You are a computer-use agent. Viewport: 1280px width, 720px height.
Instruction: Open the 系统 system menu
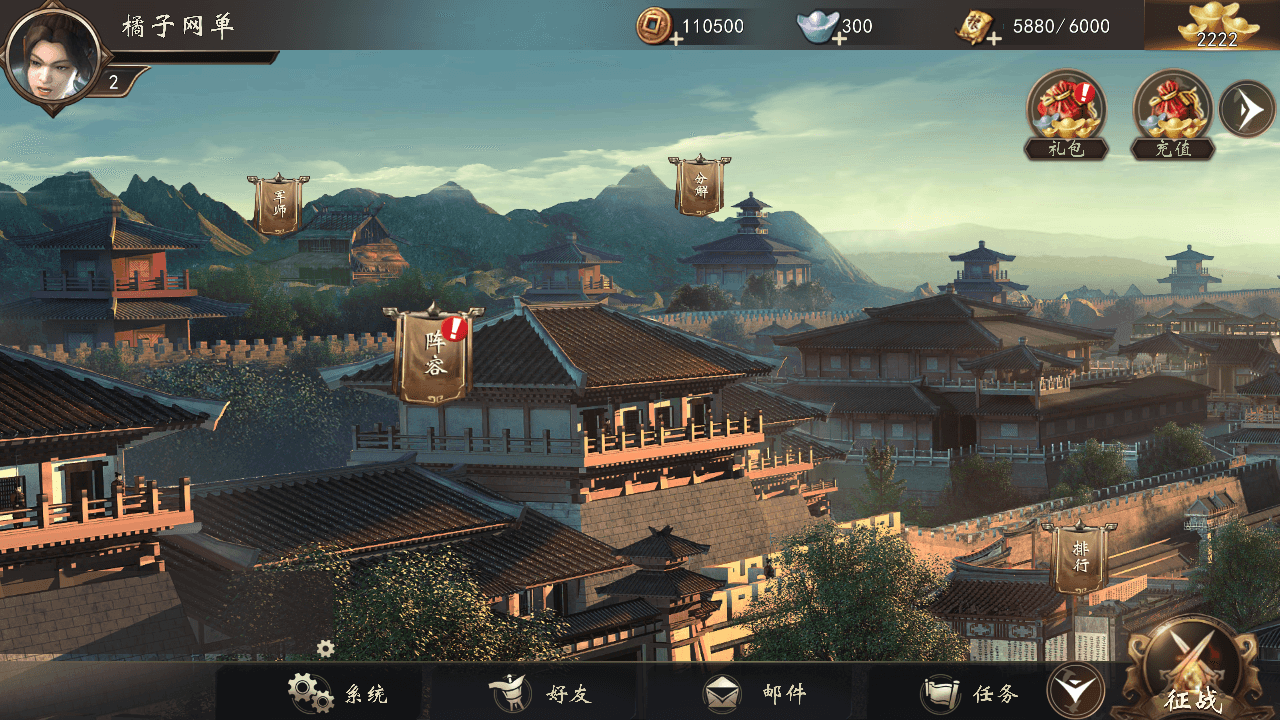pyautogui.click(x=338, y=693)
